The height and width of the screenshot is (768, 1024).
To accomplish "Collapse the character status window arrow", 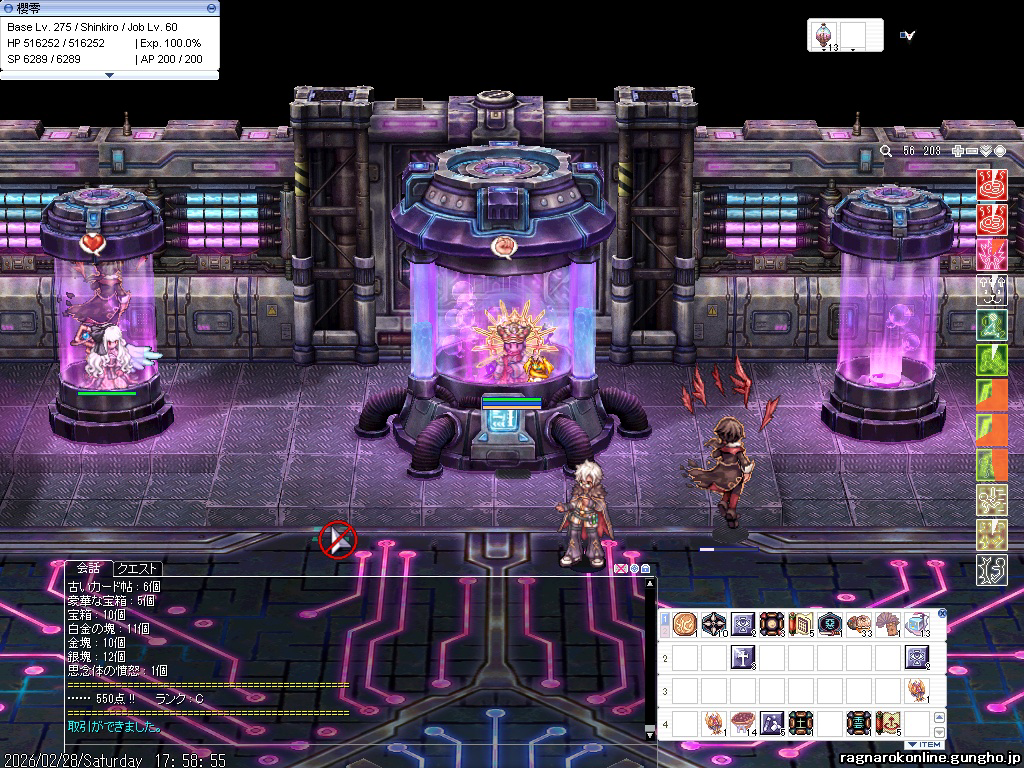I will click(109, 75).
